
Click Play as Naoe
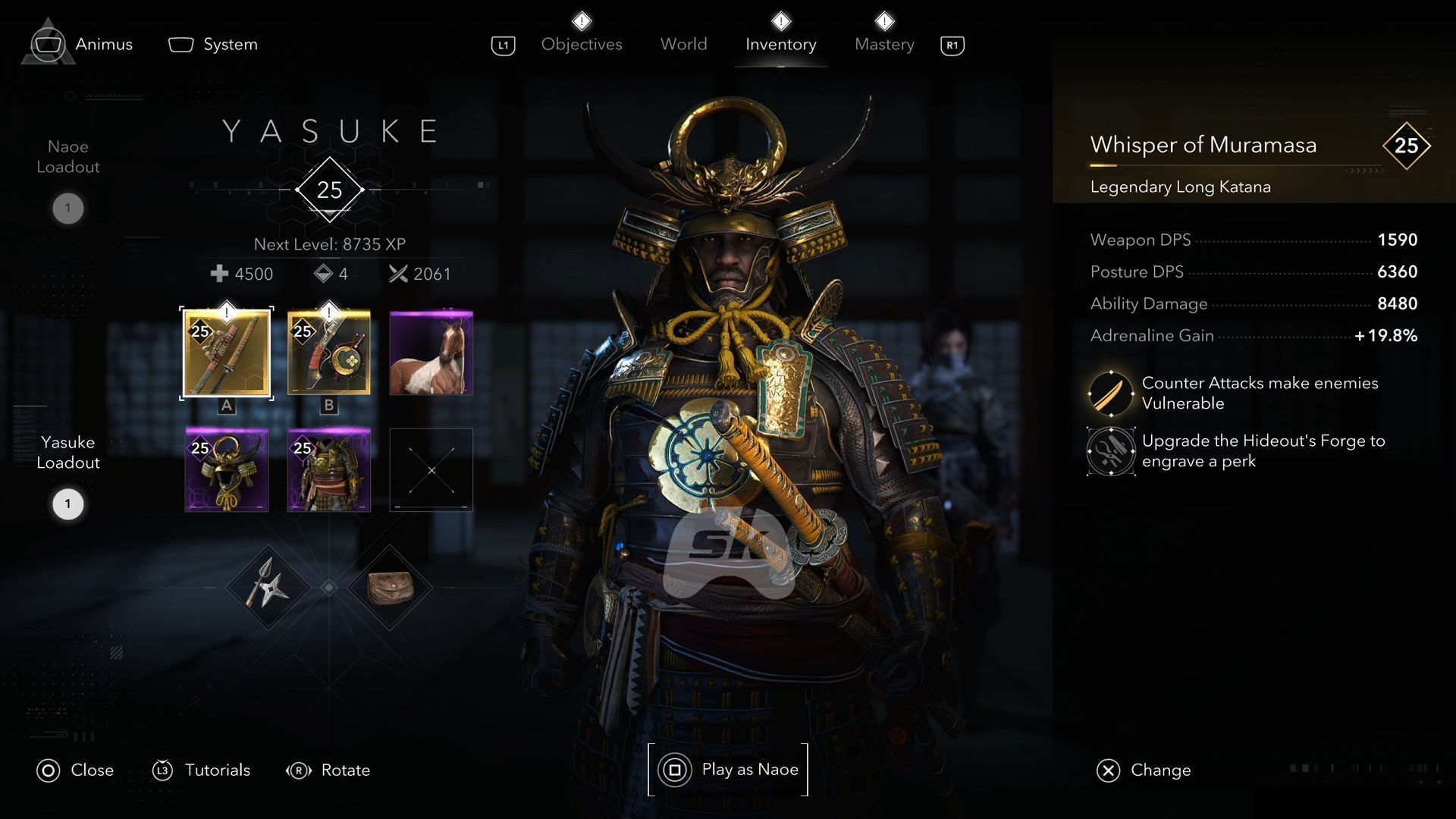pos(729,770)
